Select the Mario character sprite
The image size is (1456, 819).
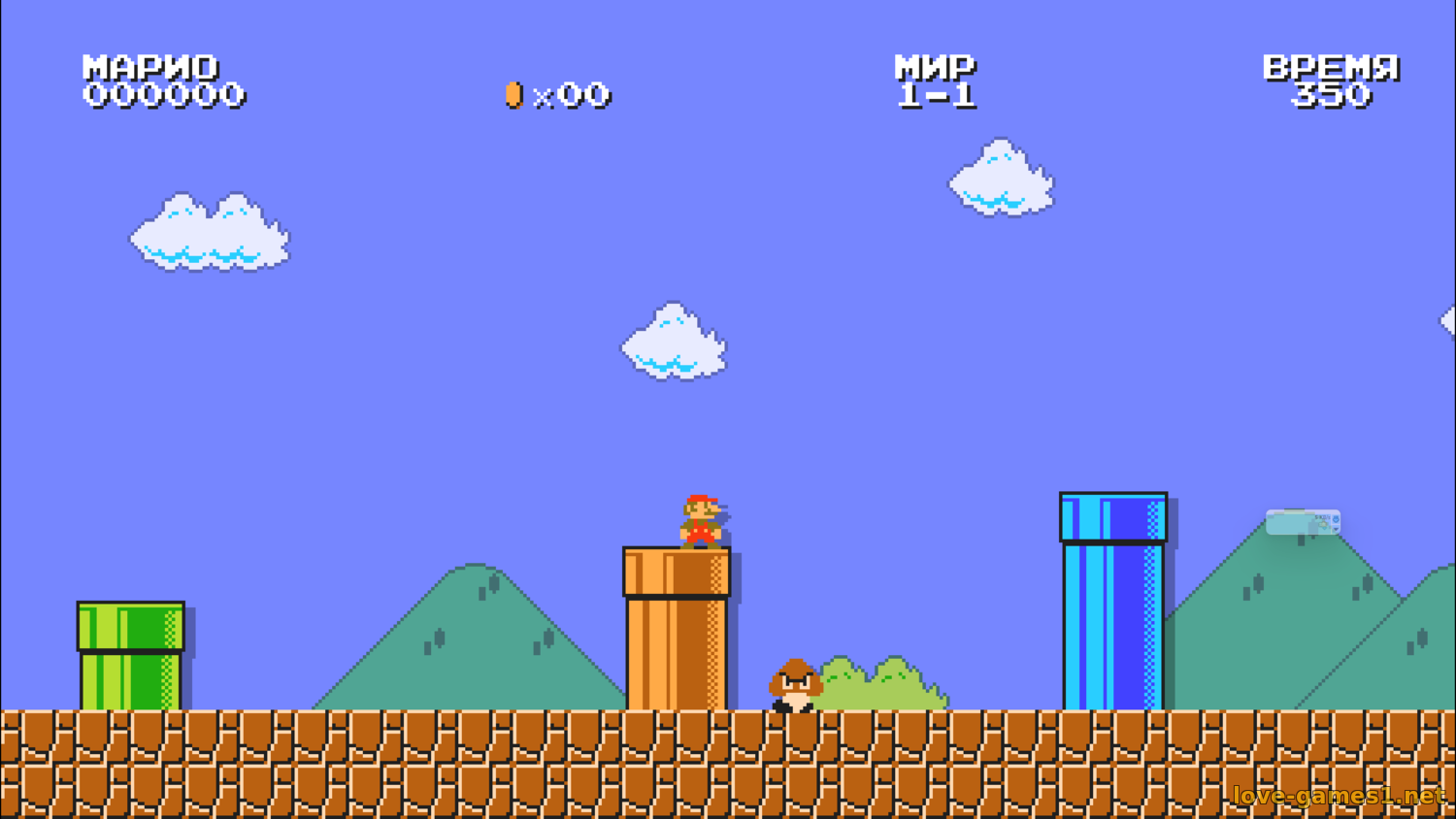(x=701, y=519)
